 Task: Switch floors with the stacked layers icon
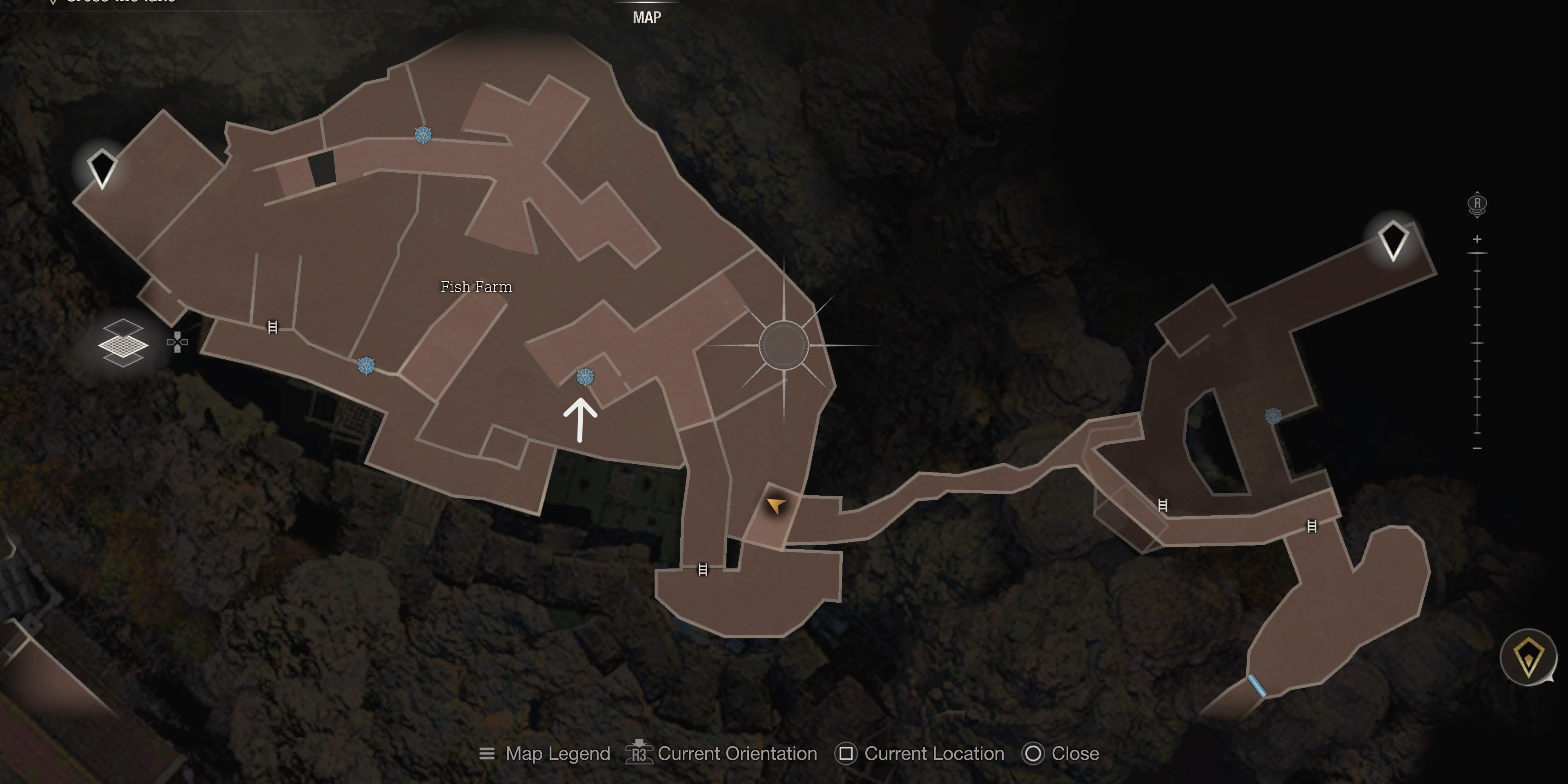point(123,343)
